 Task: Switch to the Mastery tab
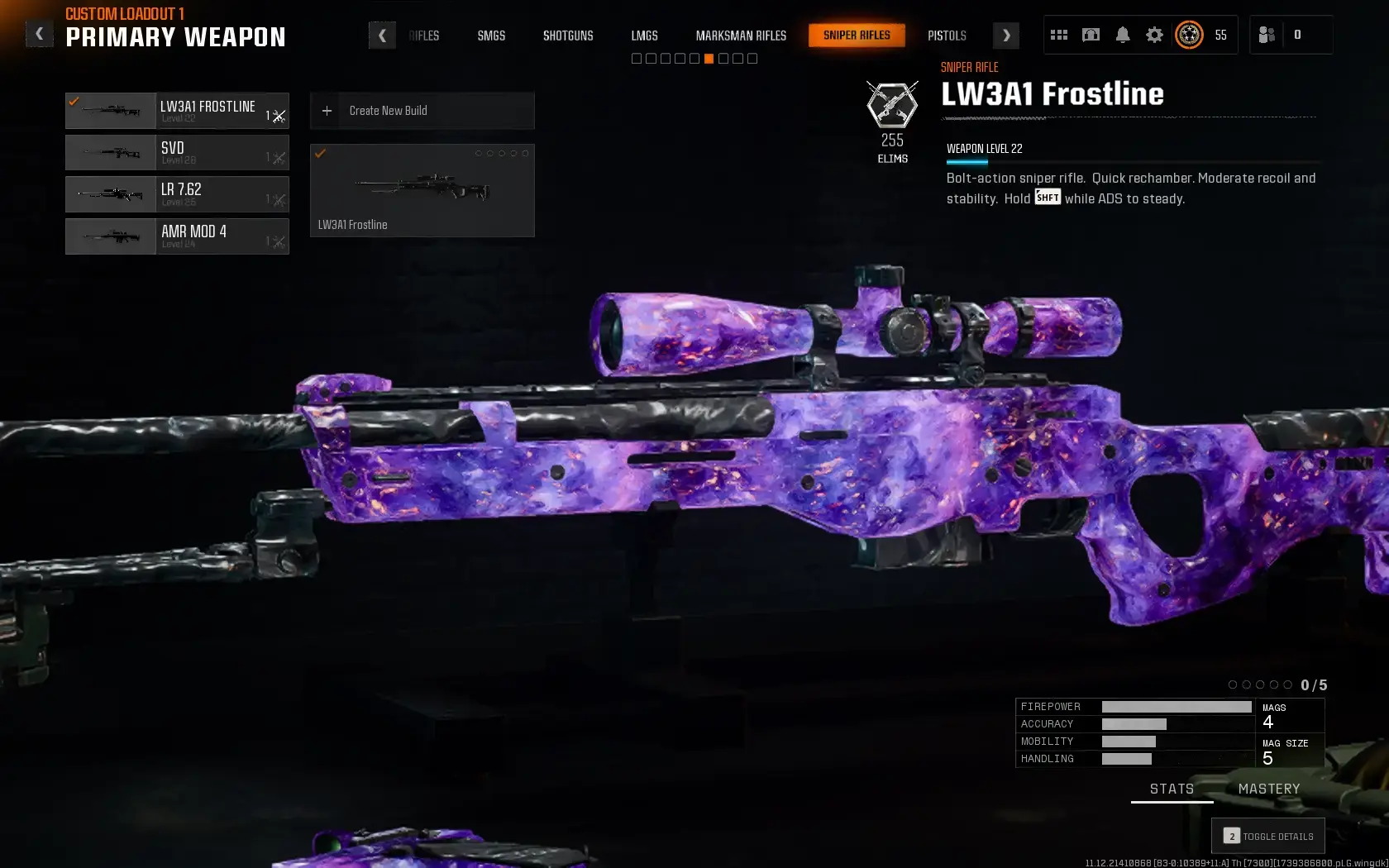pyautogui.click(x=1270, y=789)
